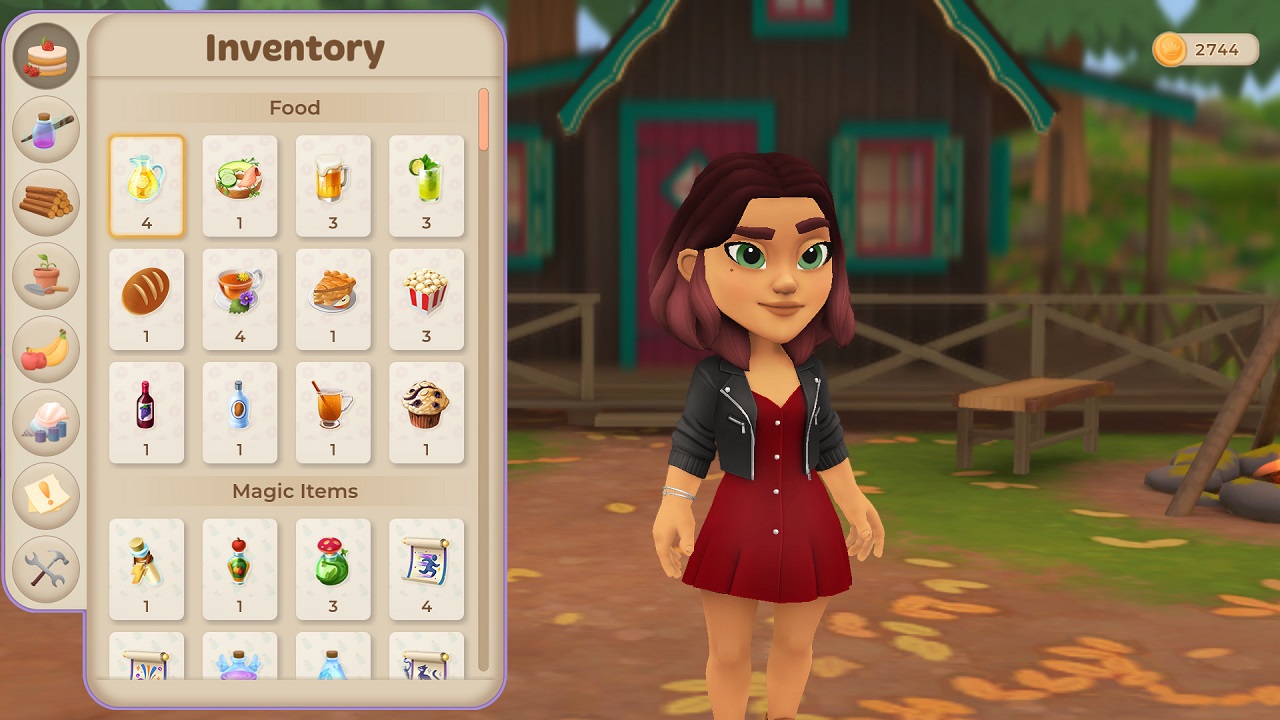Switch to the food category tab

(46, 57)
